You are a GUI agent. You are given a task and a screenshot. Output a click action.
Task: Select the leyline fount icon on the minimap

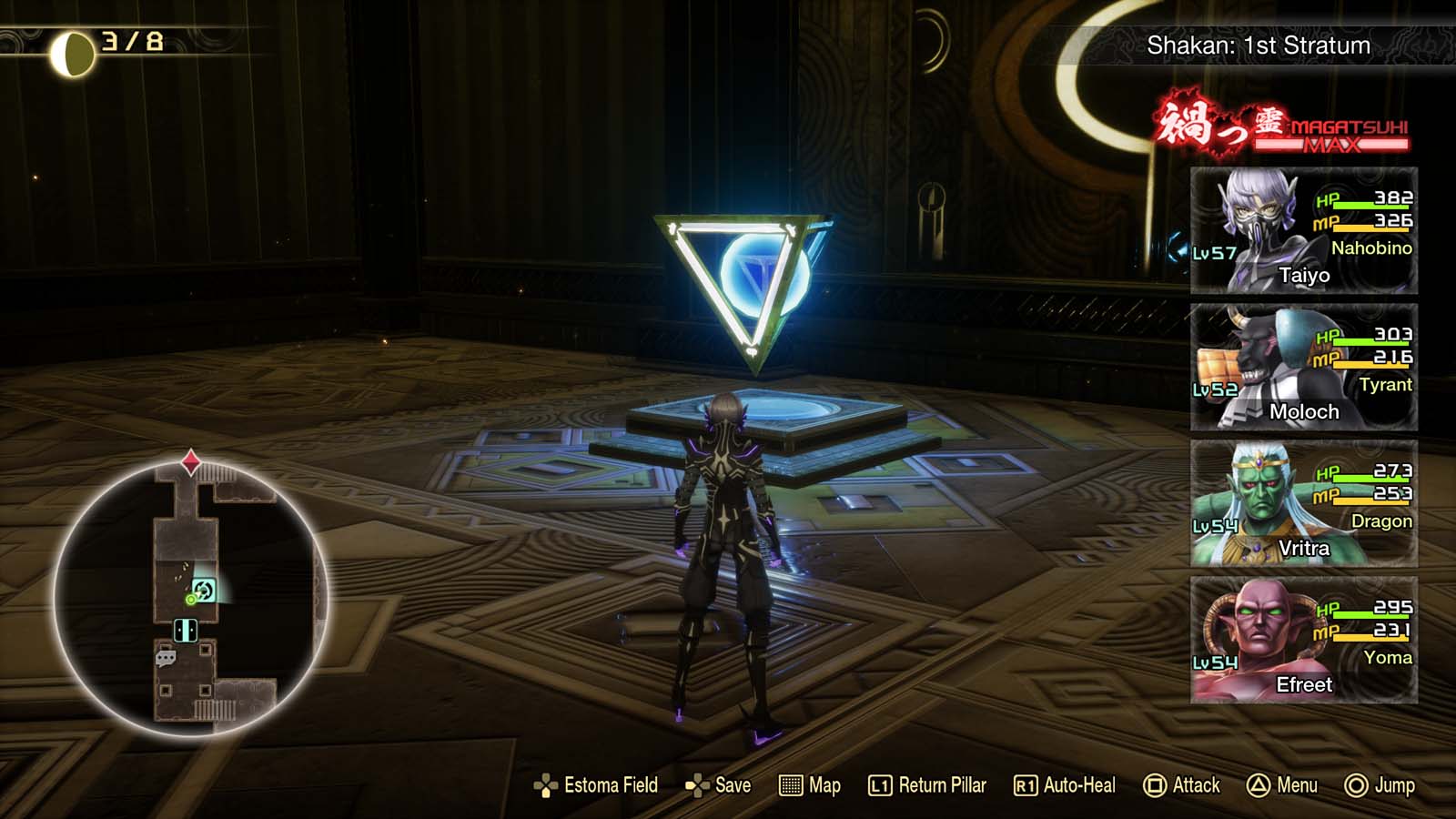(205, 590)
